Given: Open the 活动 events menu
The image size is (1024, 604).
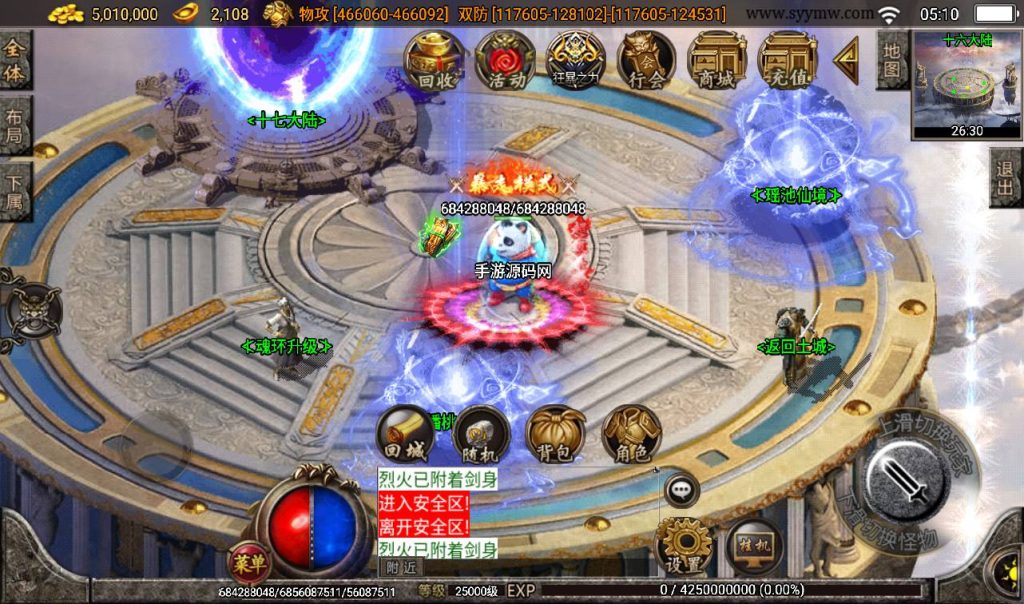Looking at the screenshot, I should 505,61.
